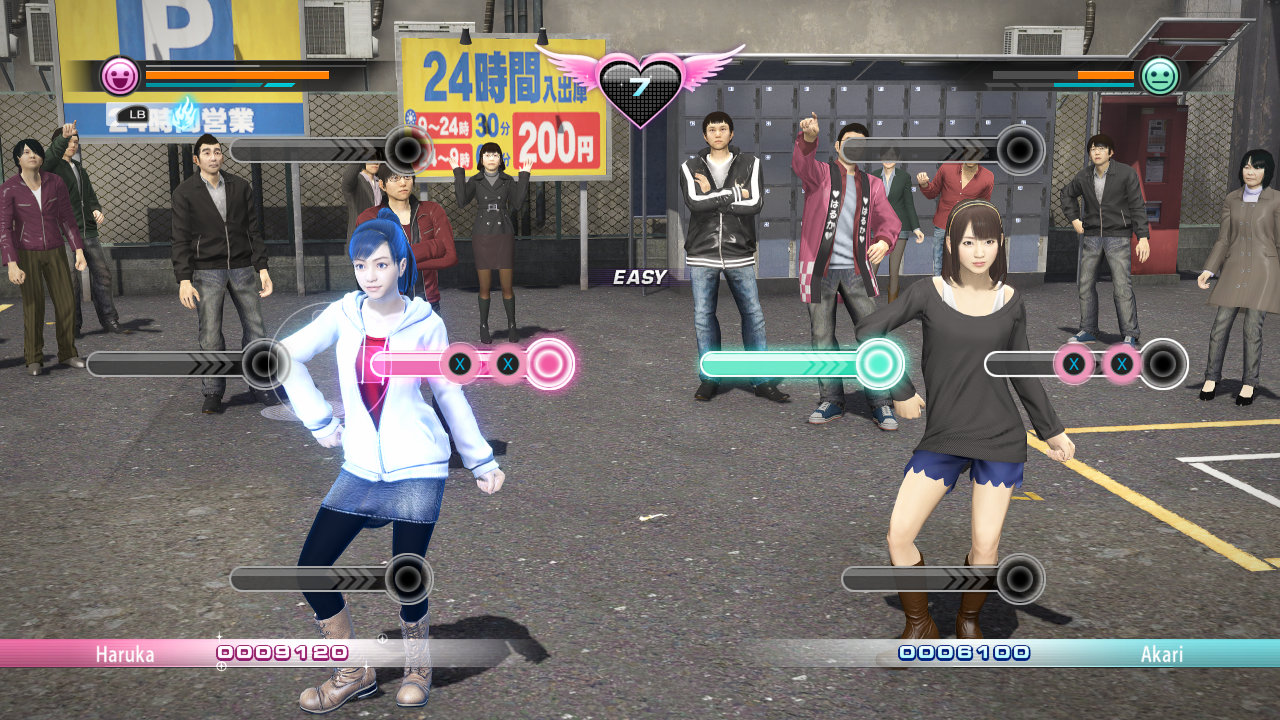This screenshot has height=720, width=1280.
Task: Select the pink smiley face mood icon
Action: pyautogui.click(x=120, y=76)
